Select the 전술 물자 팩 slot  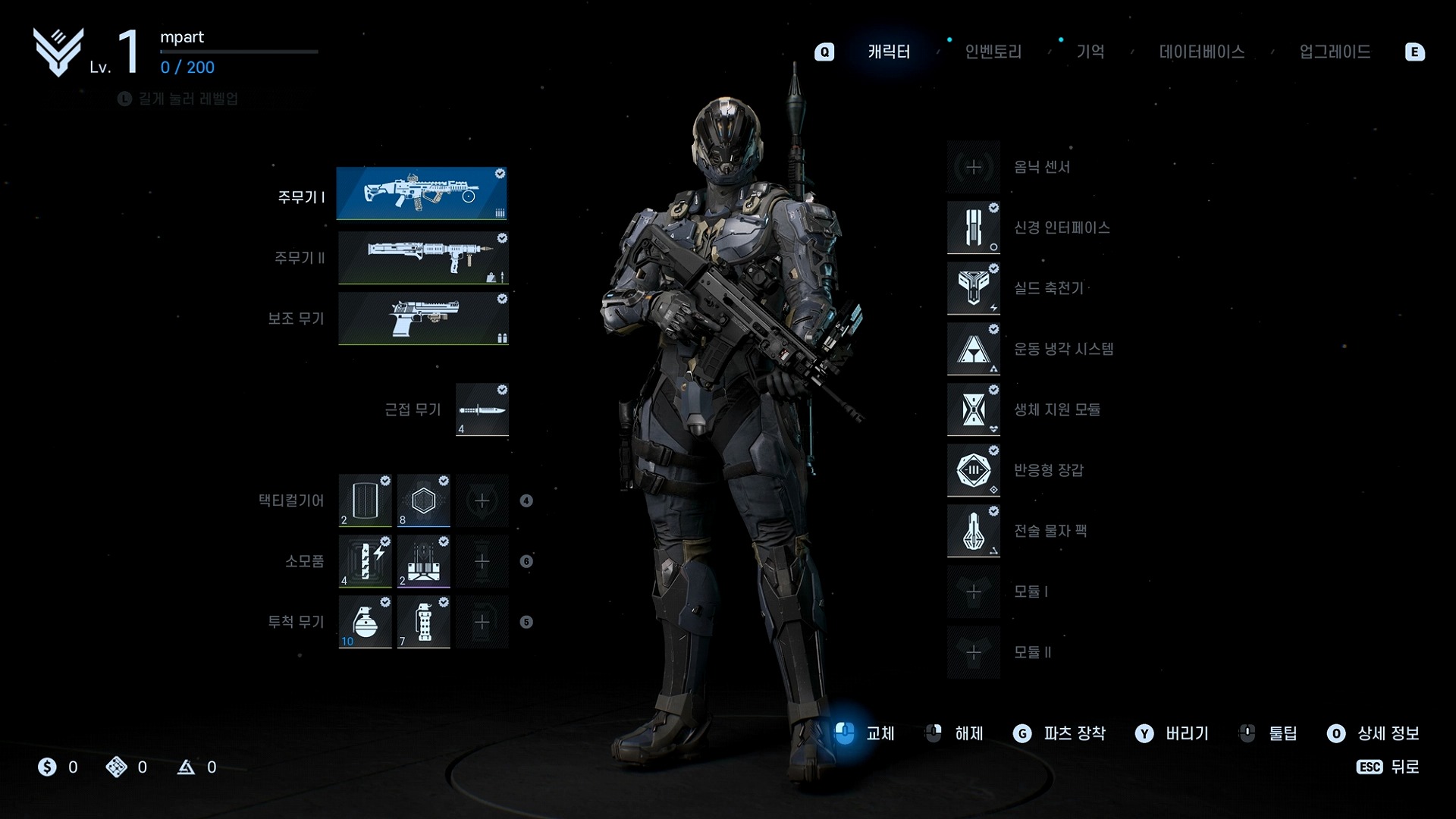974,531
